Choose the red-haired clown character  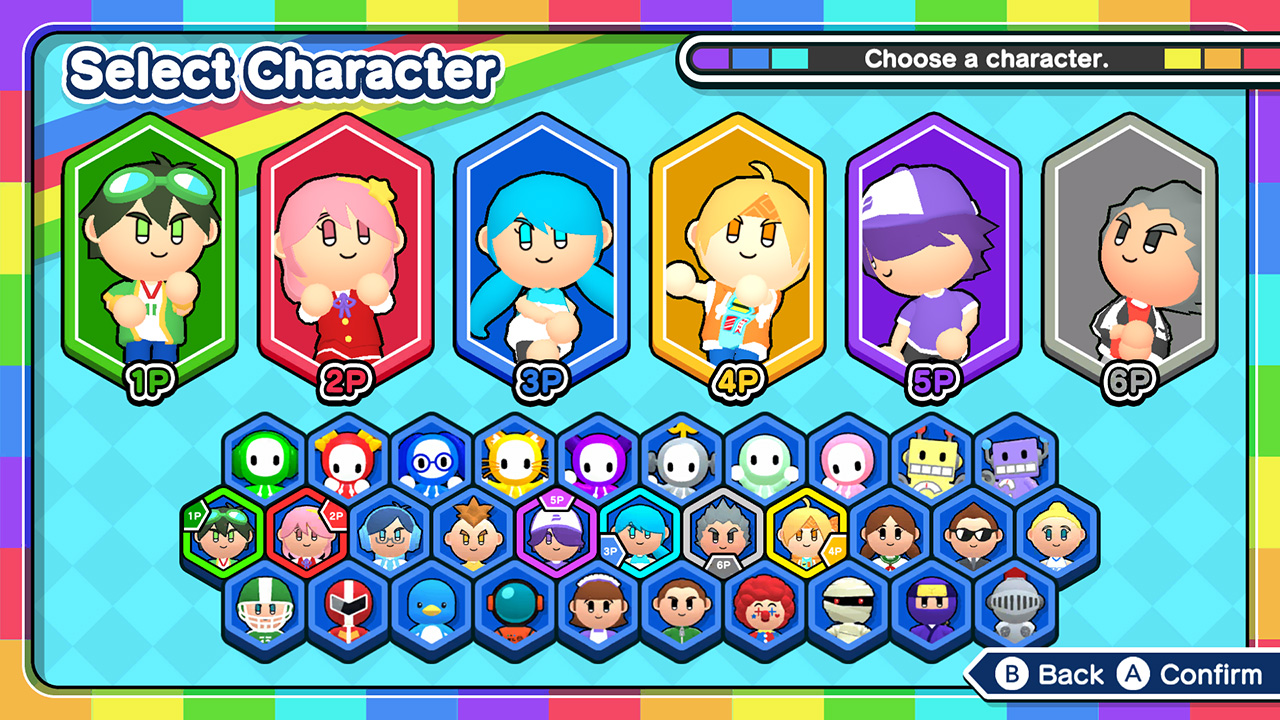(765, 607)
